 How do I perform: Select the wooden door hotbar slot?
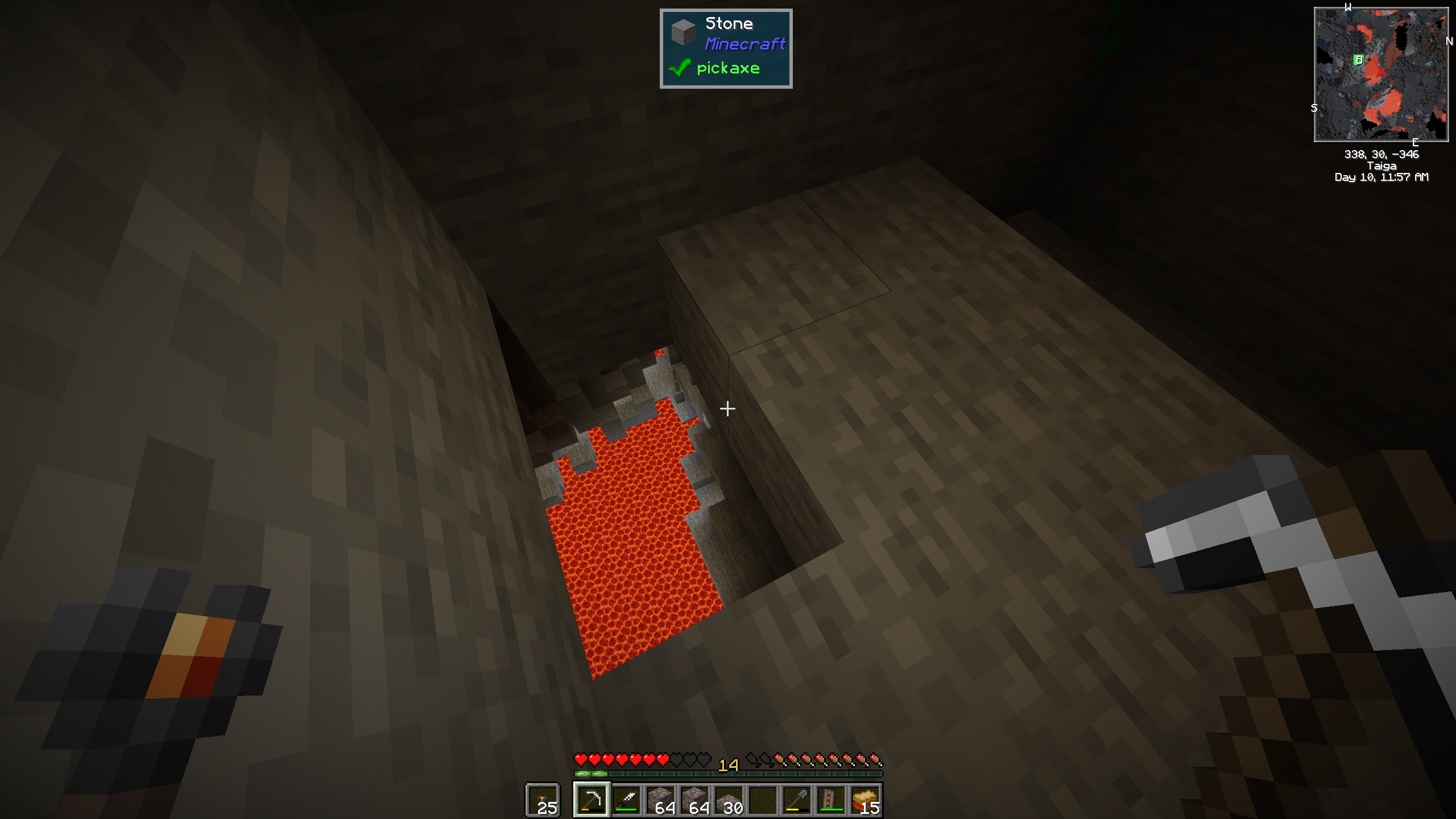coord(831,800)
